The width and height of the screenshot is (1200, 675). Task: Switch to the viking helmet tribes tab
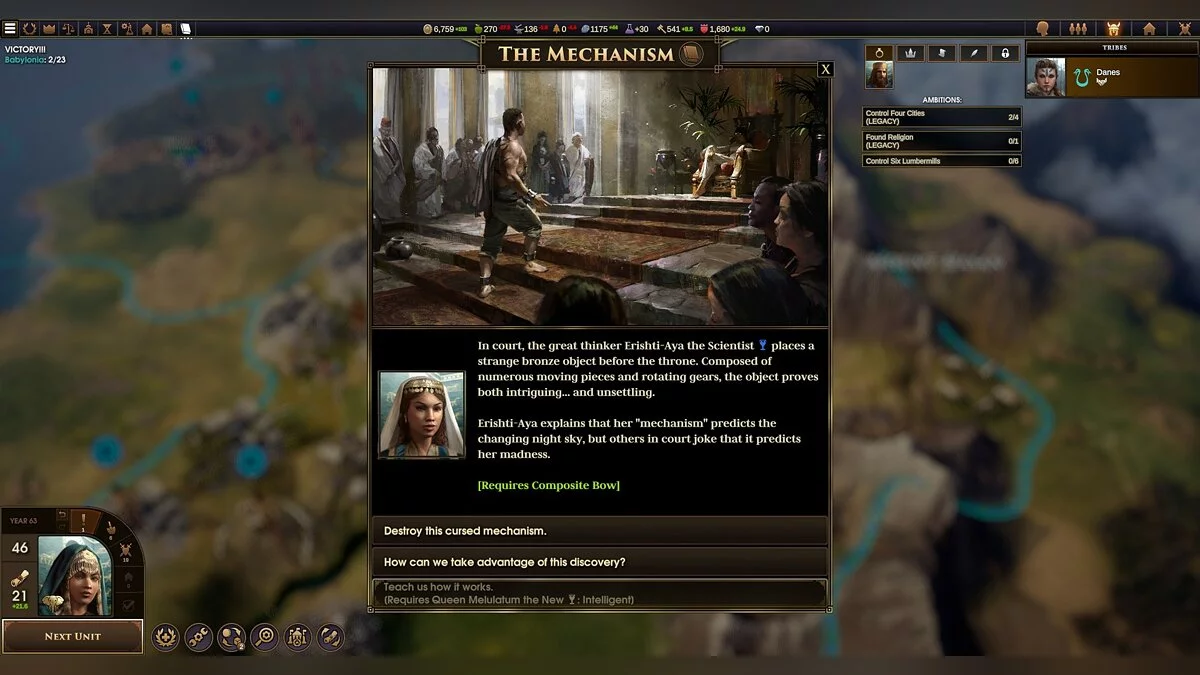1114,29
